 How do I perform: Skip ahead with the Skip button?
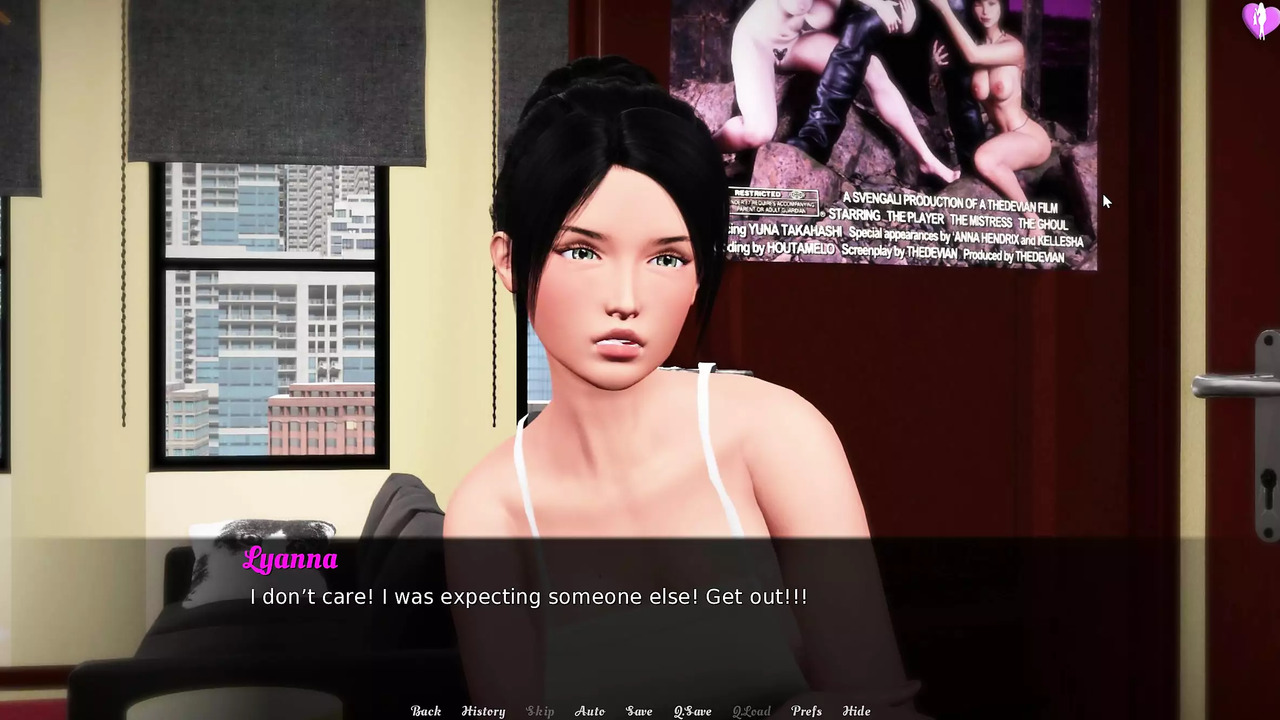[x=540, y=711]
